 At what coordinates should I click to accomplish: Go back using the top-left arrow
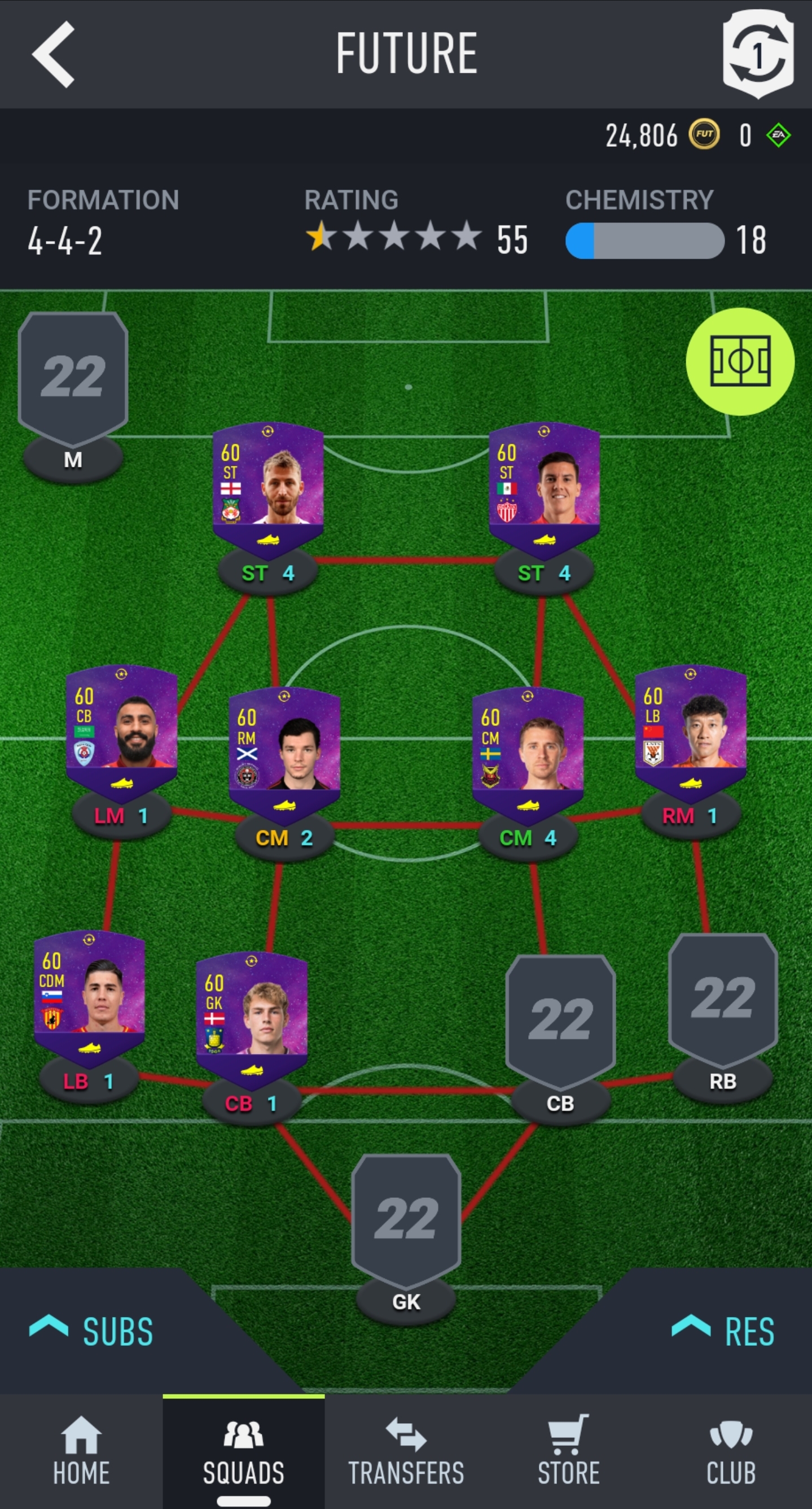coord(53,55)
